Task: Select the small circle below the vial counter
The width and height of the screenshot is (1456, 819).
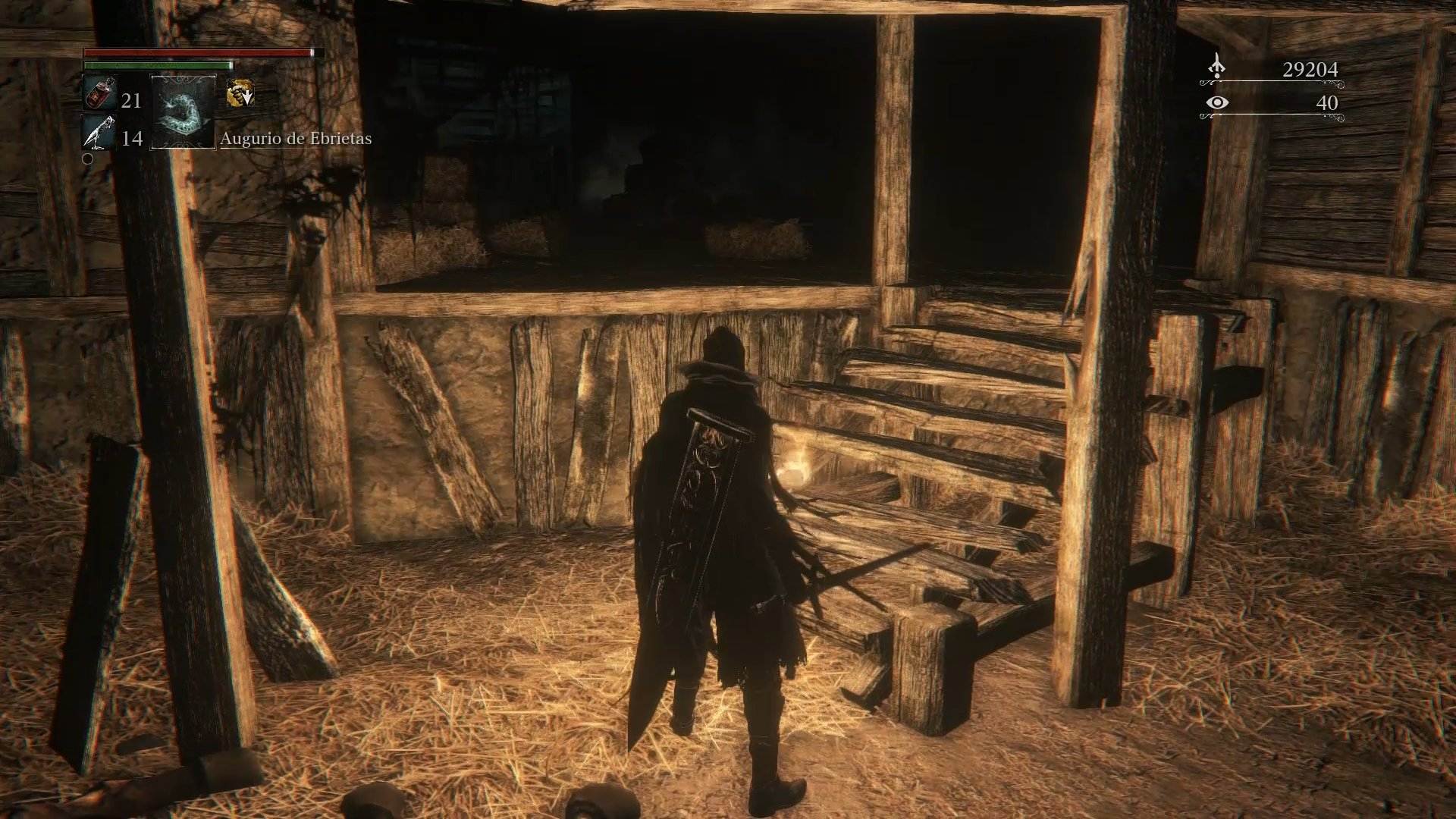Action: pyautogui.click(x=88, y=158)
